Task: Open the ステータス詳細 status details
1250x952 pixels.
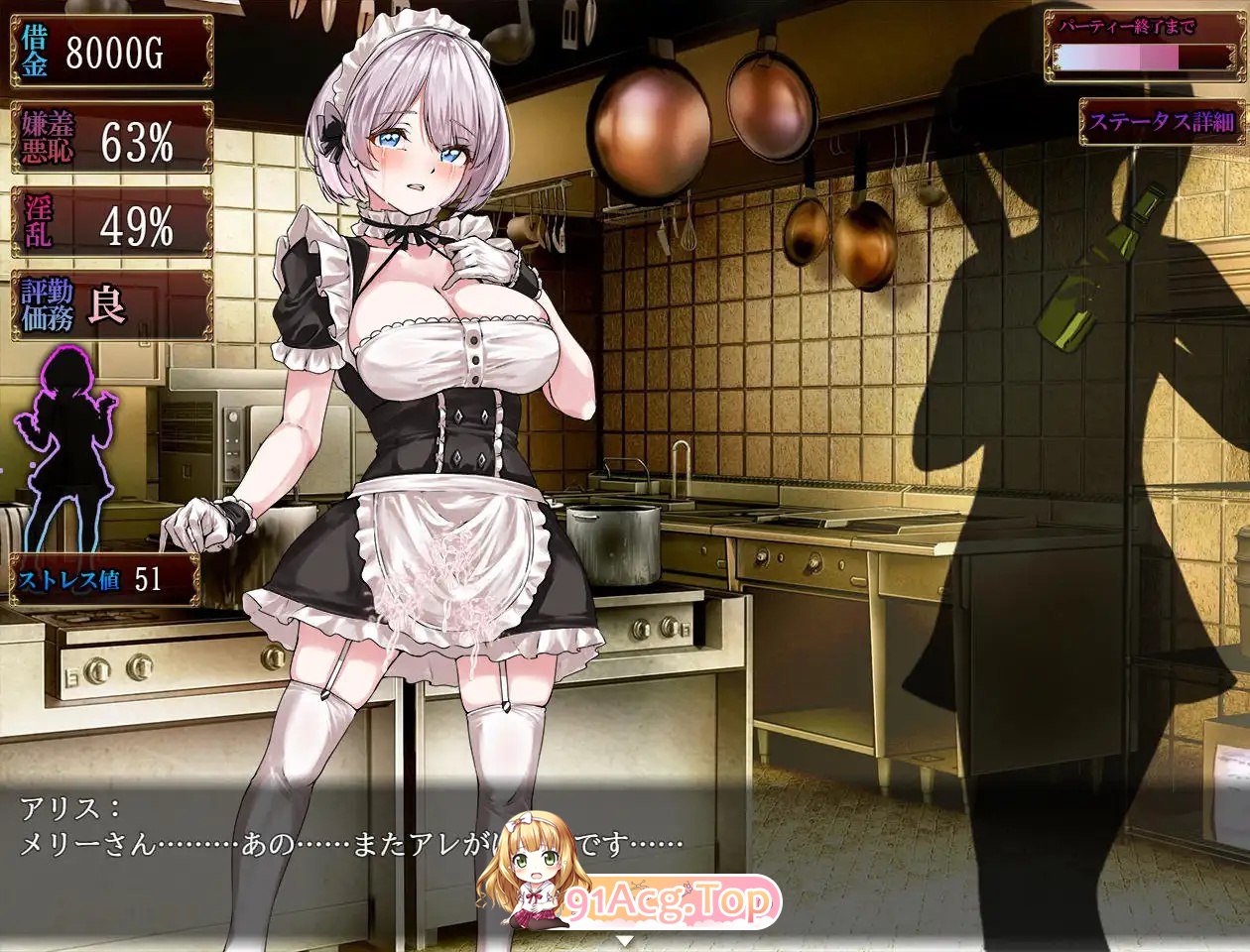Action: [1160, 122]
